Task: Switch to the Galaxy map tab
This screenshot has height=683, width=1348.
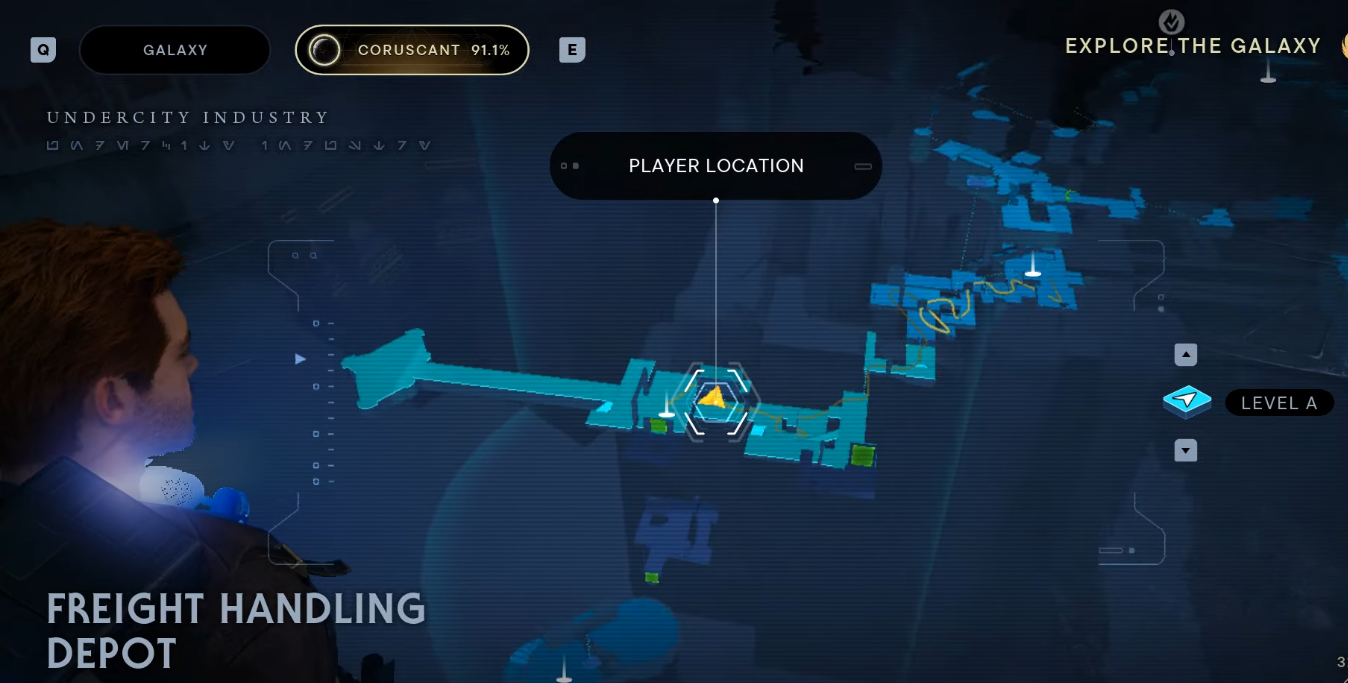Action: [x=175, y=50]
